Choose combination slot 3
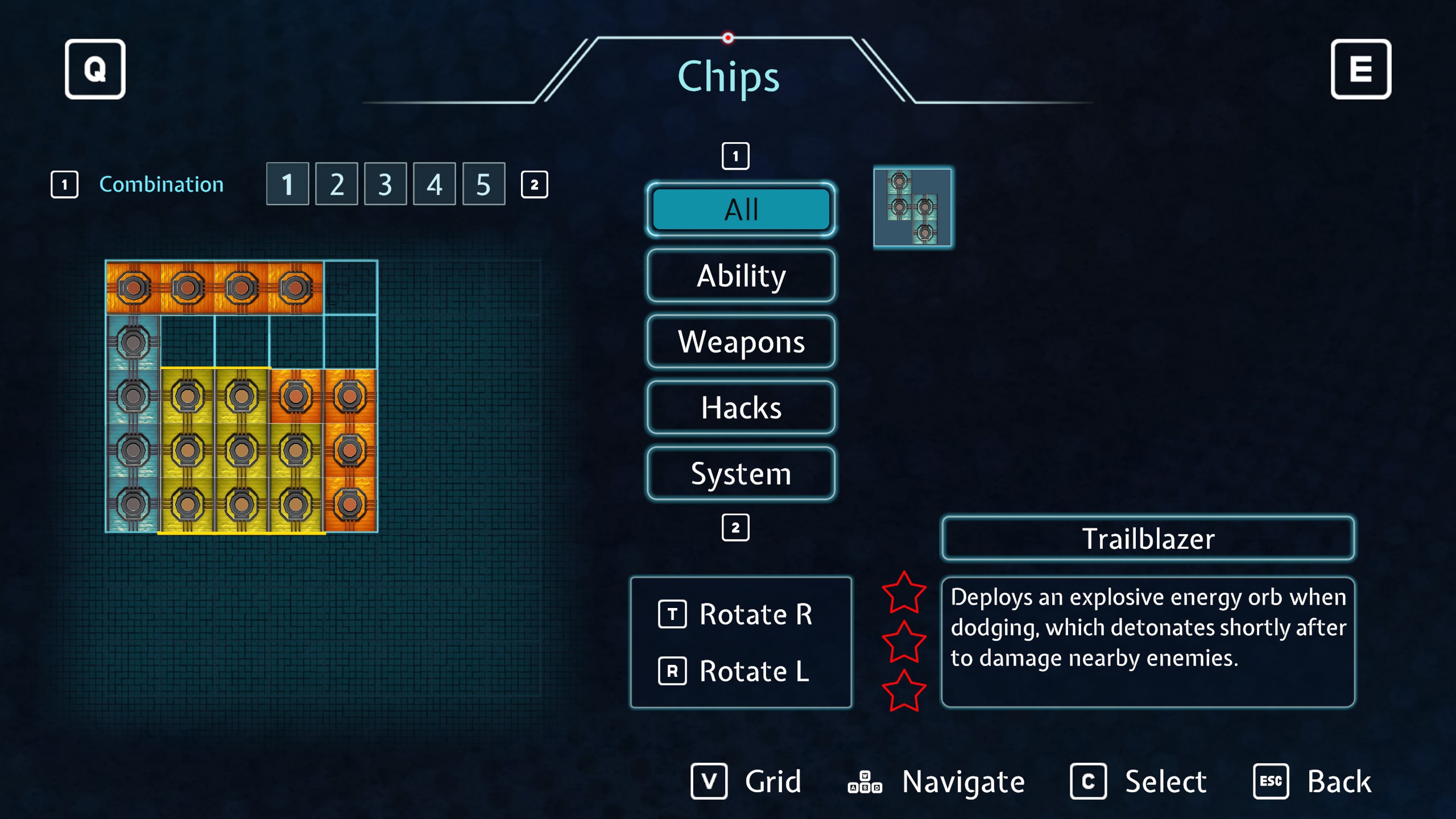This screenshot has height=819, width=1456. 386,184
